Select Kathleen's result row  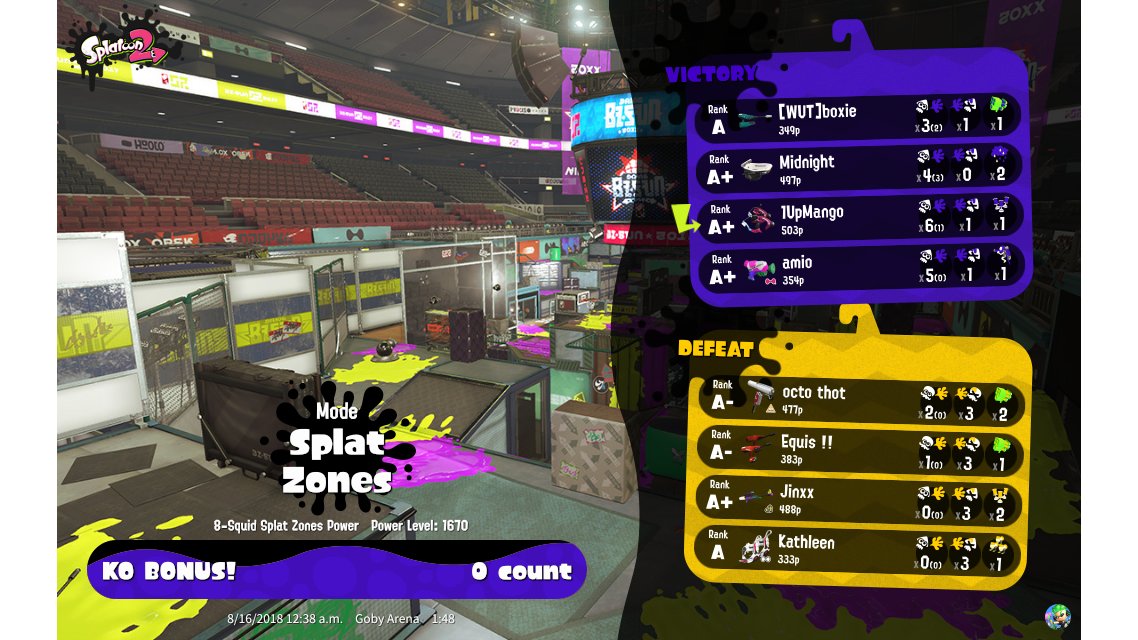pyautogui.click(x=858, y=548)
